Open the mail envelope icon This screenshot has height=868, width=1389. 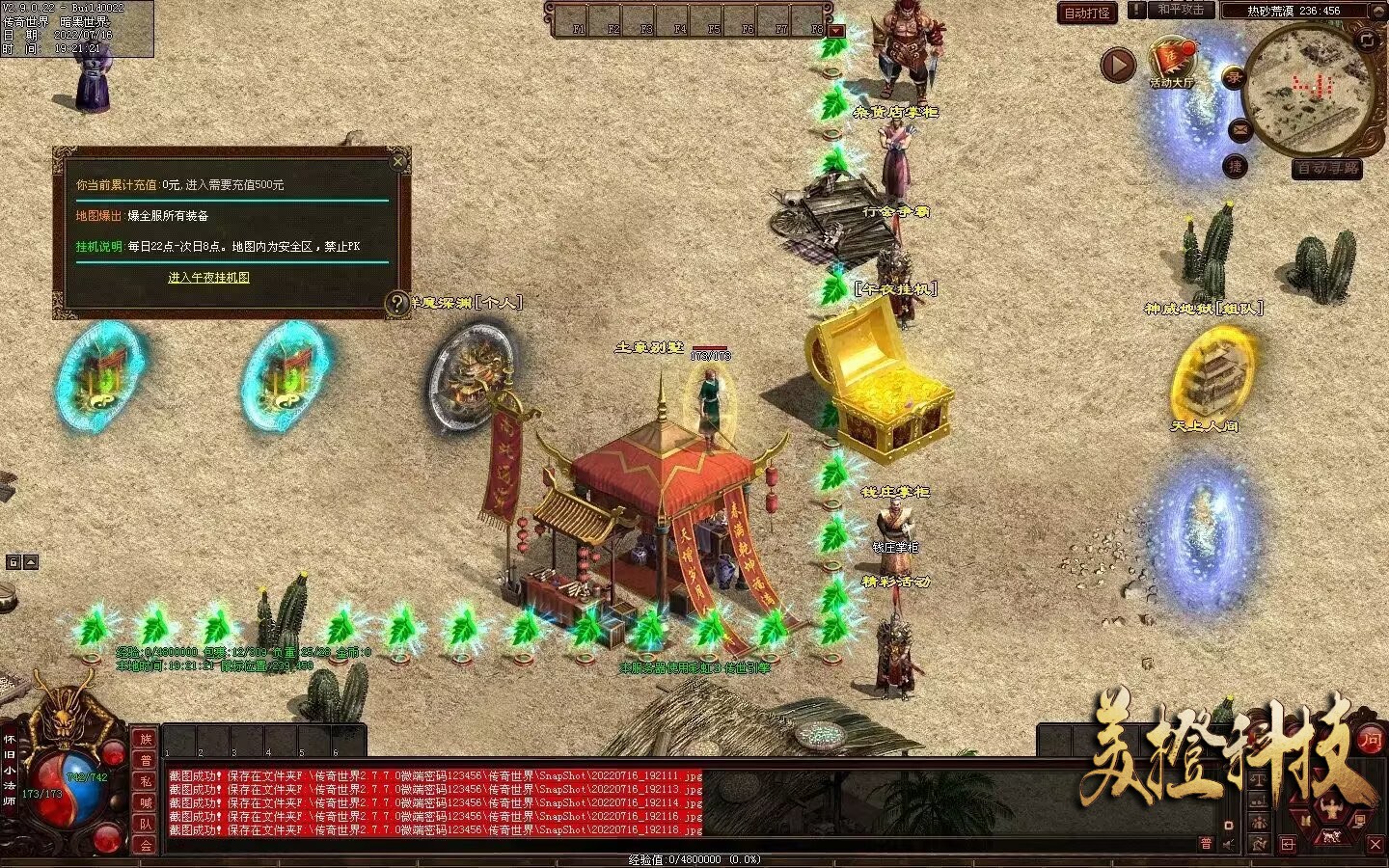(x=1240, y=129)
